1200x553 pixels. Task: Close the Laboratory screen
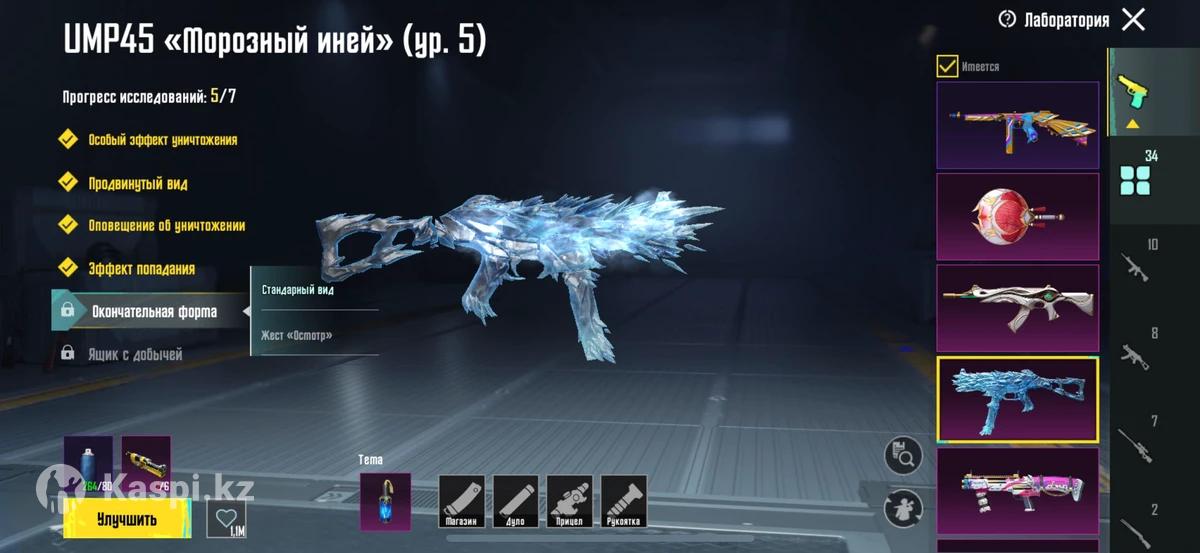click(x=1133, y=19)
